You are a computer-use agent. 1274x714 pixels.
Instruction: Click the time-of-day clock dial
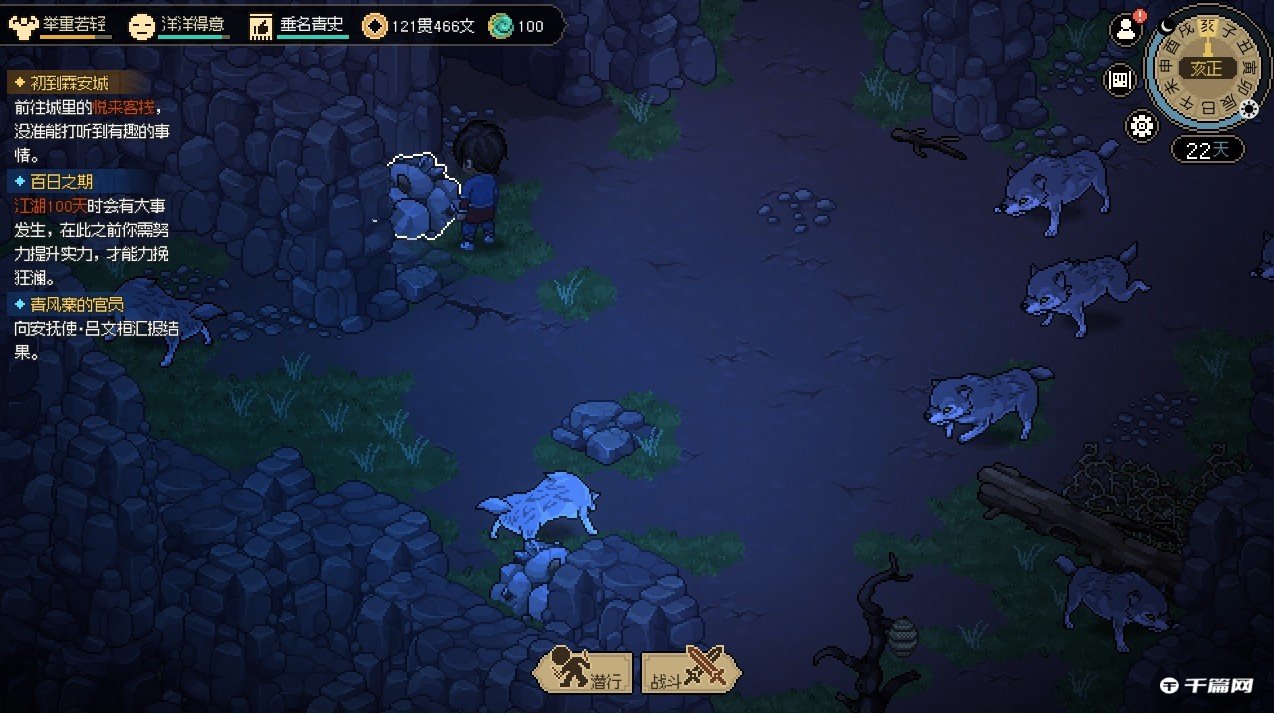point(1204,68)
